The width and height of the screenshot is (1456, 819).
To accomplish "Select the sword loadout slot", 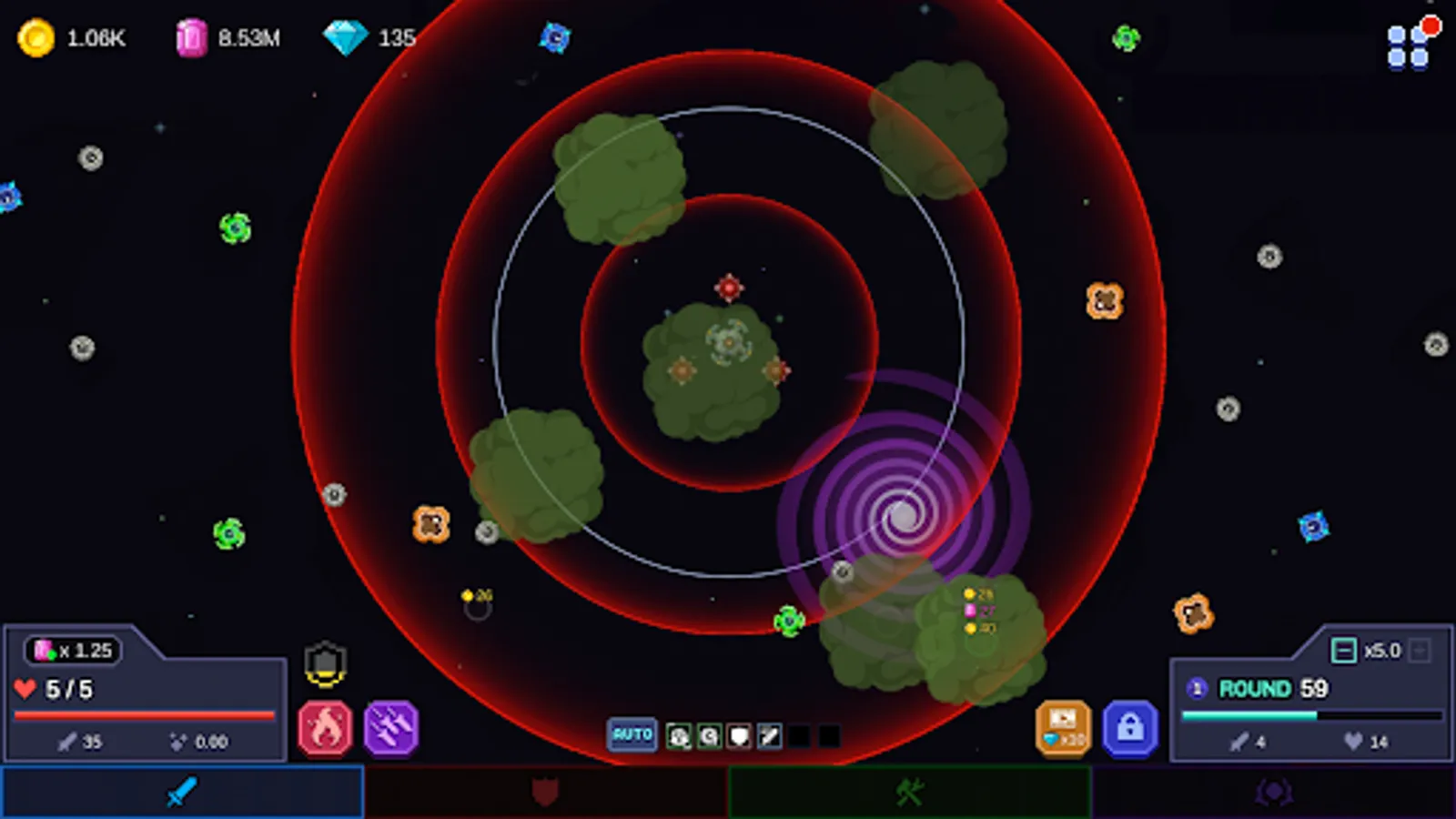I will 768,735.
